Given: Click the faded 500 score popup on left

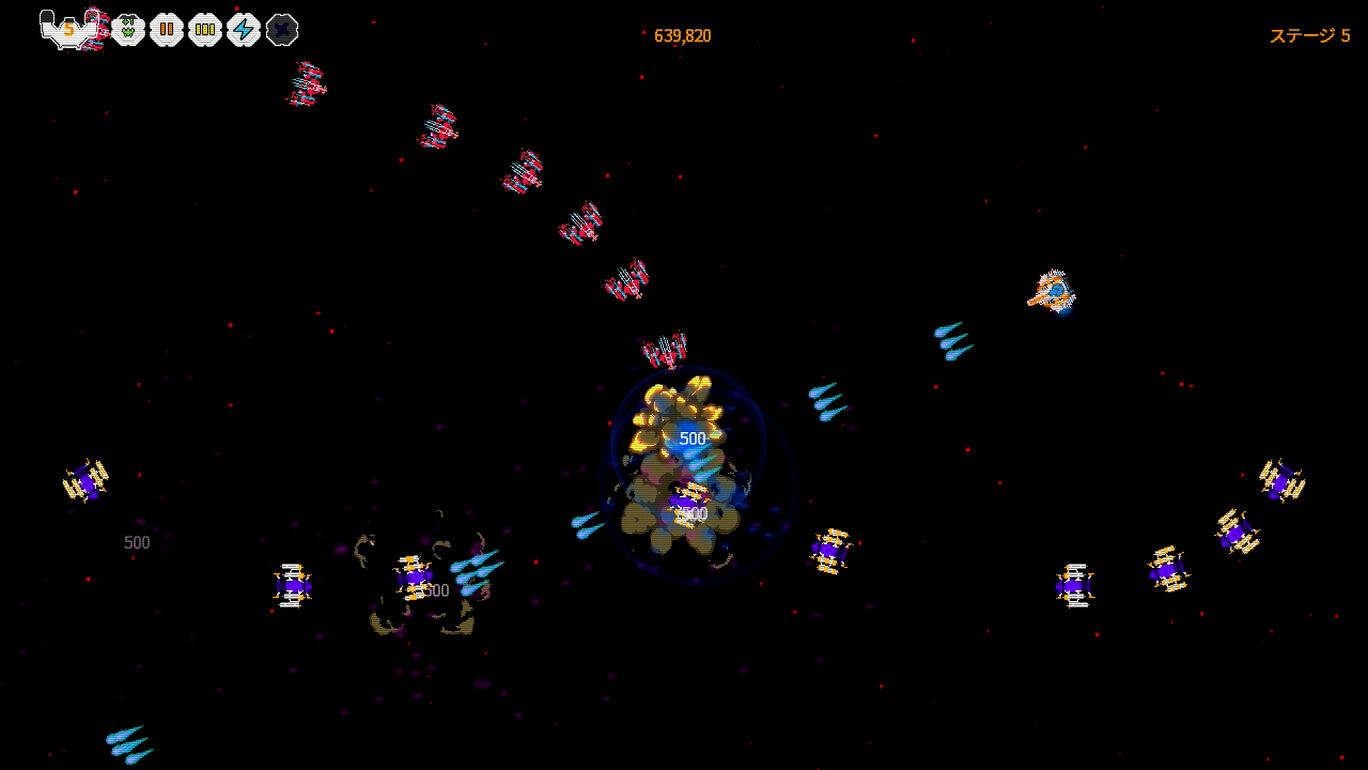Looking at the screenshot, I should 137,542.
